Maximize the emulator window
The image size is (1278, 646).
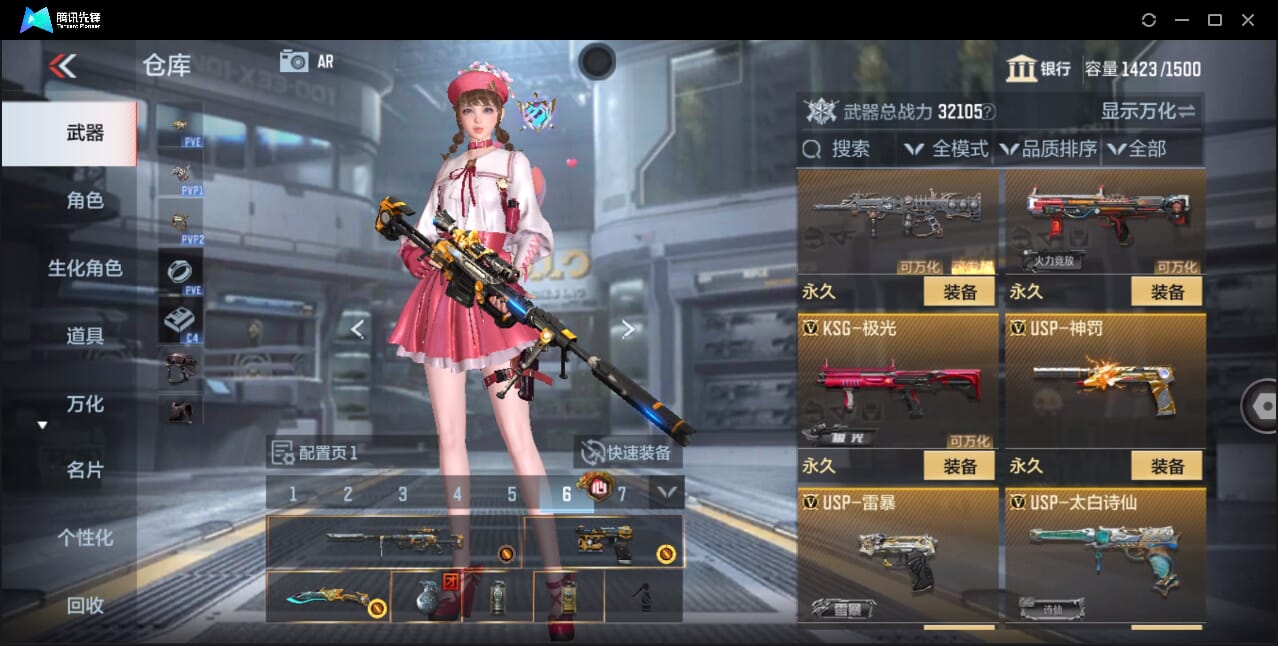click(1215, 20)
